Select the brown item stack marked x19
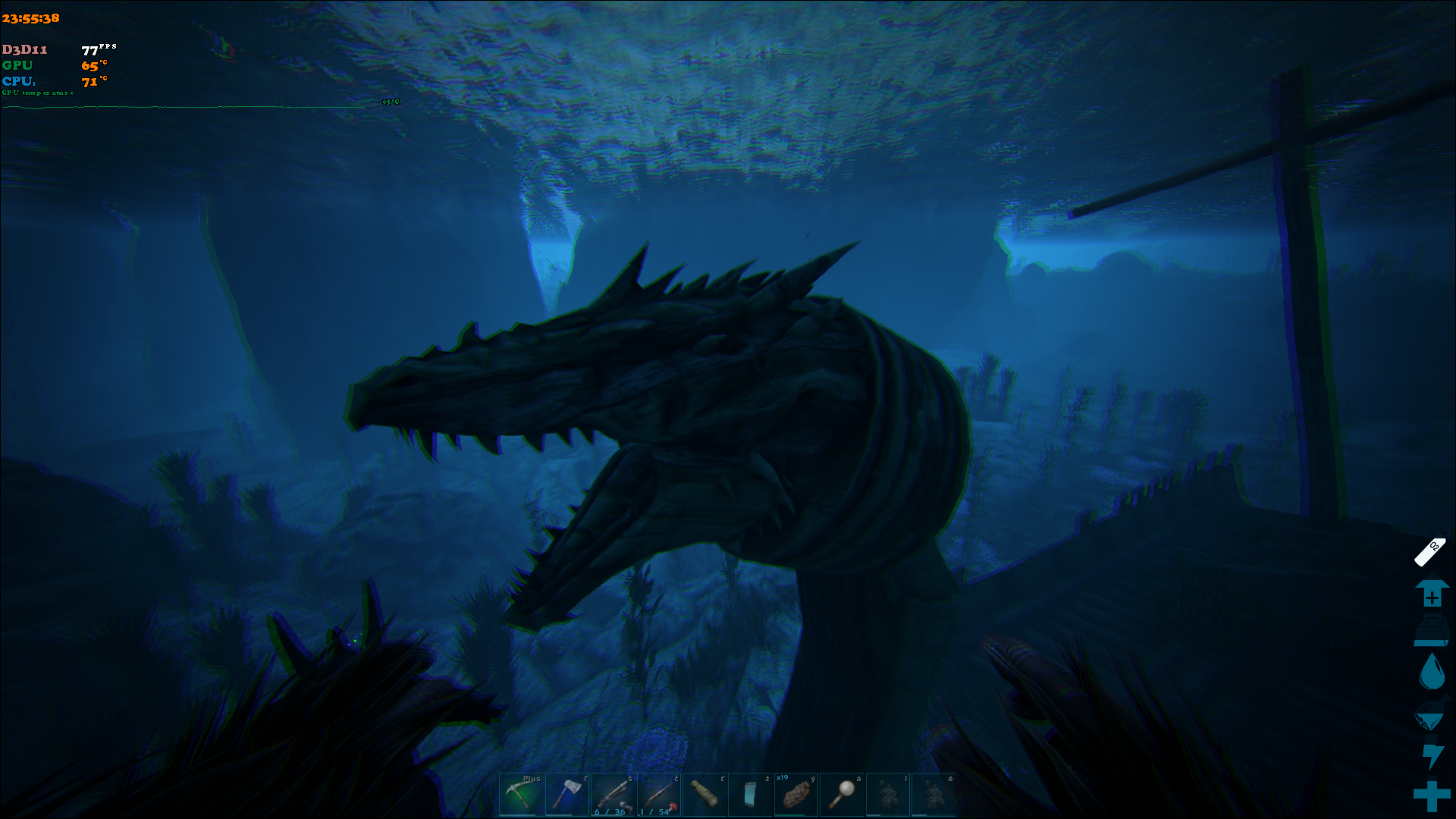Viewport: 1456px width, 819px height. click(795, 794)
